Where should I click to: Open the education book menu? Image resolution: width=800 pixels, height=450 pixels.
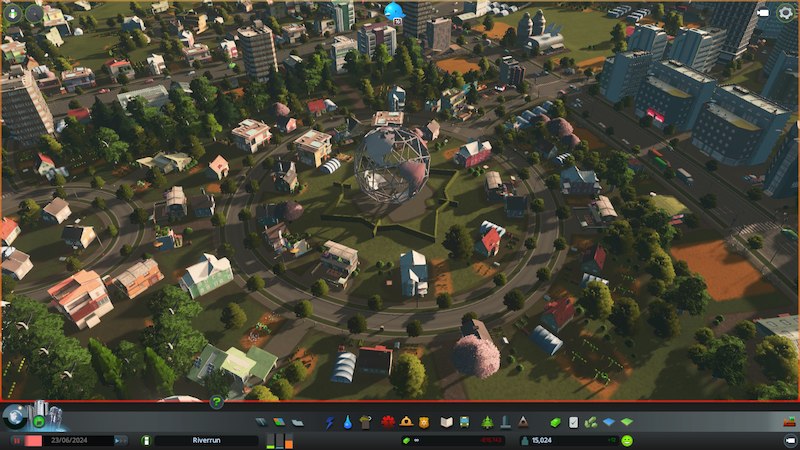[447, 422]
